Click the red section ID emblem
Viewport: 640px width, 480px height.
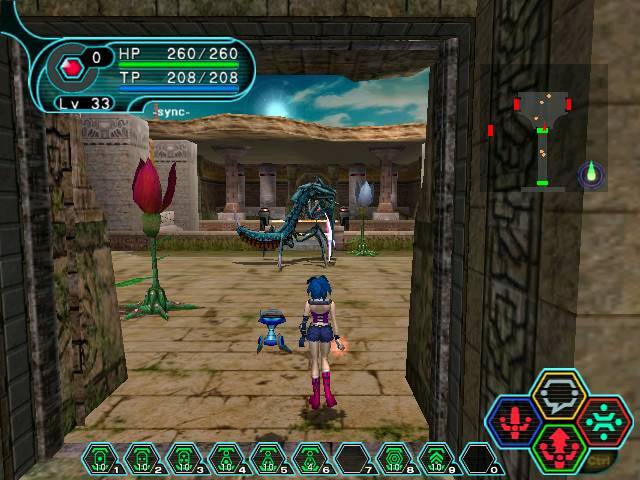pos(71,68)
